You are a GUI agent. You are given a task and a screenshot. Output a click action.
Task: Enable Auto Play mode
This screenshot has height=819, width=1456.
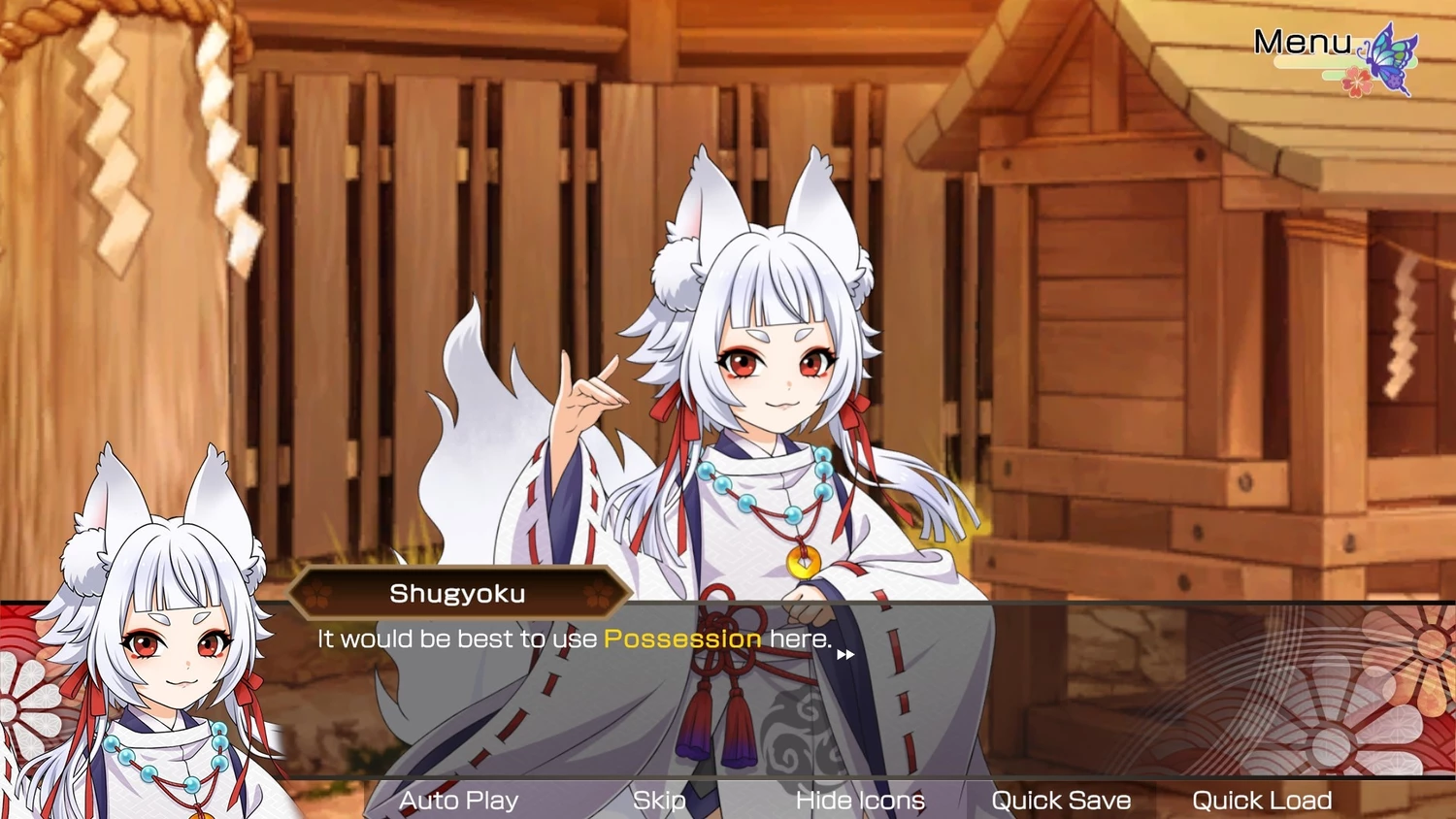458,801
